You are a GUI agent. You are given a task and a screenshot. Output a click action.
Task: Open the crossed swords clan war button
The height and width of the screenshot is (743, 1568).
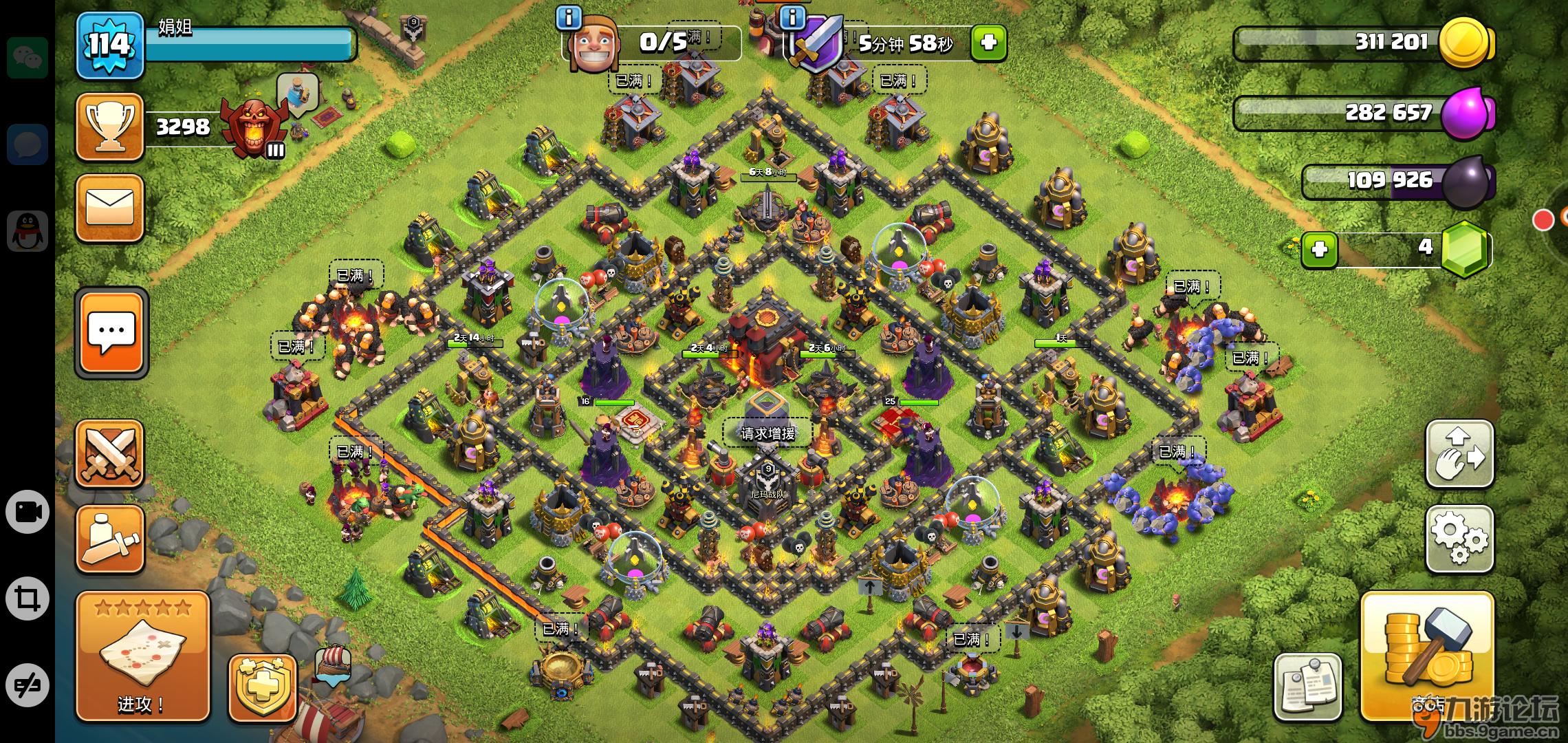[109, 453]
